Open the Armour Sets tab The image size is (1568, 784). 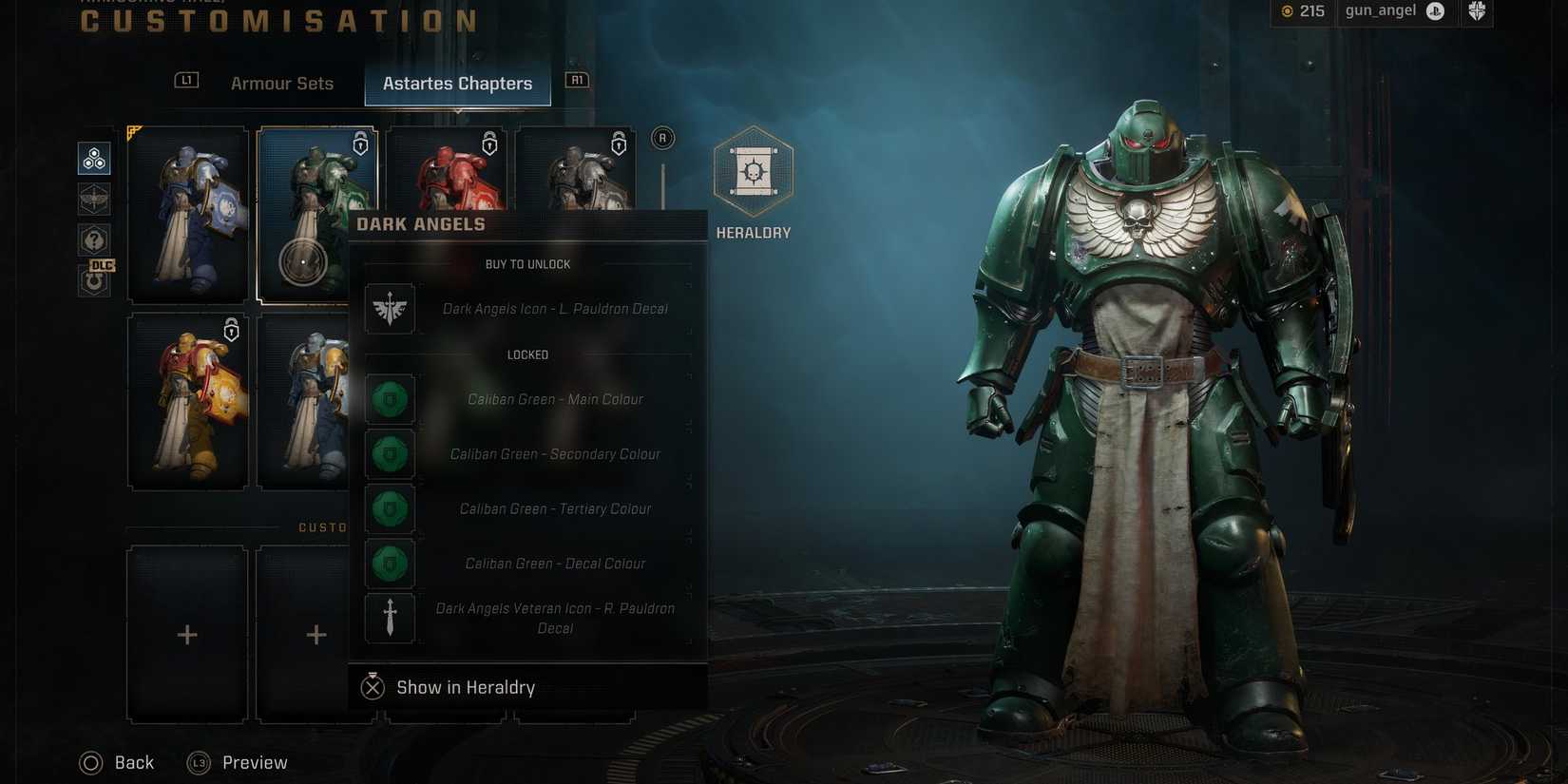(x=281, y=83)
